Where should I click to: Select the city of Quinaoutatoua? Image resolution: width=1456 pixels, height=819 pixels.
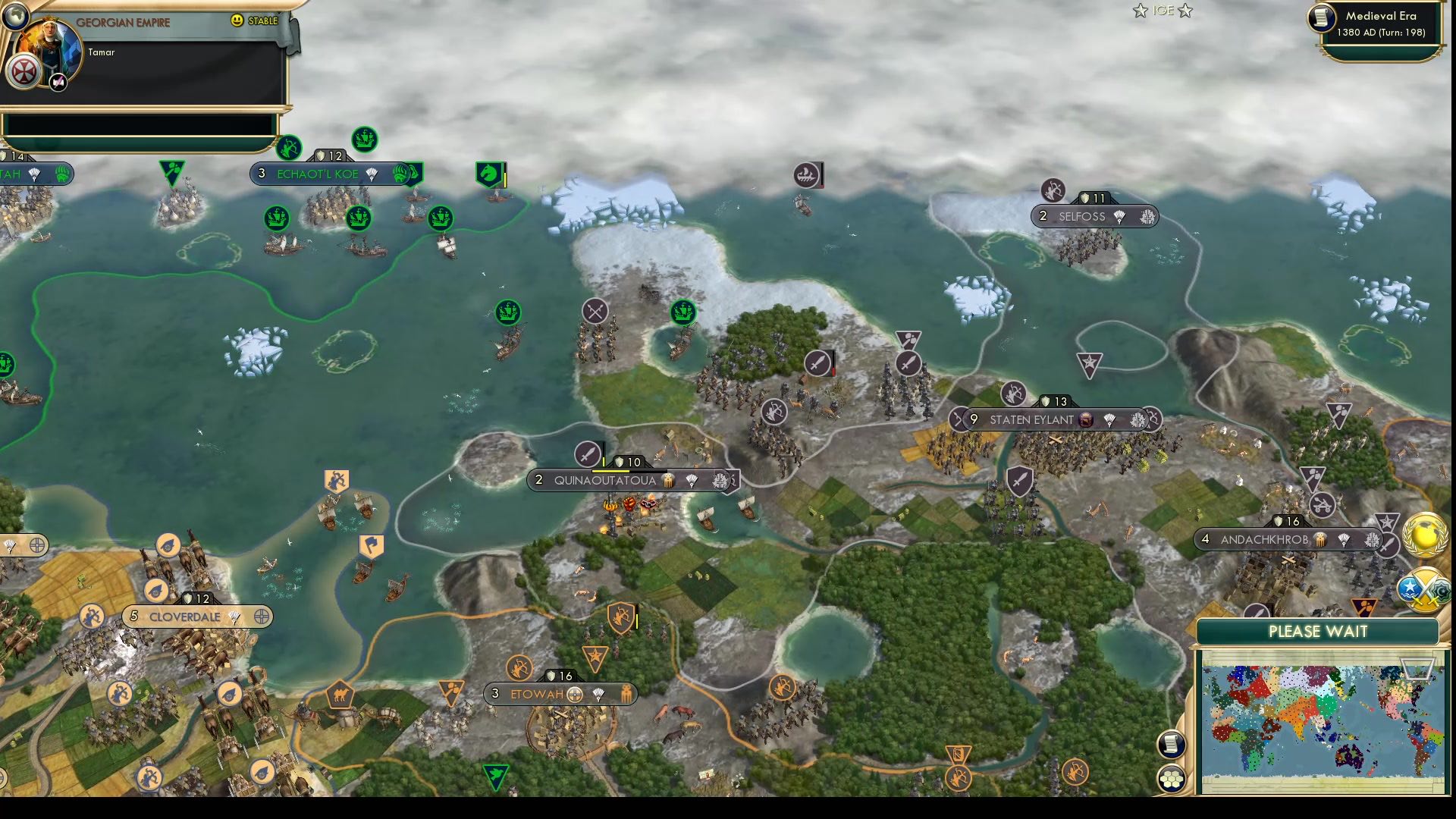tap(607, 479)
